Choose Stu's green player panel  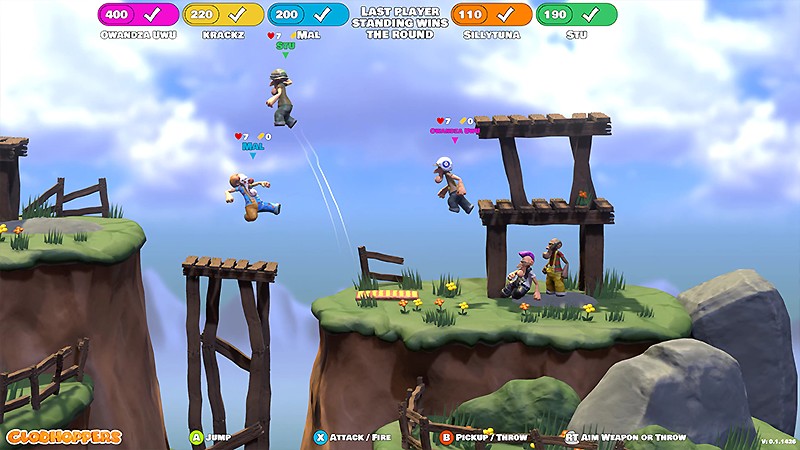(x=576, y=15)
